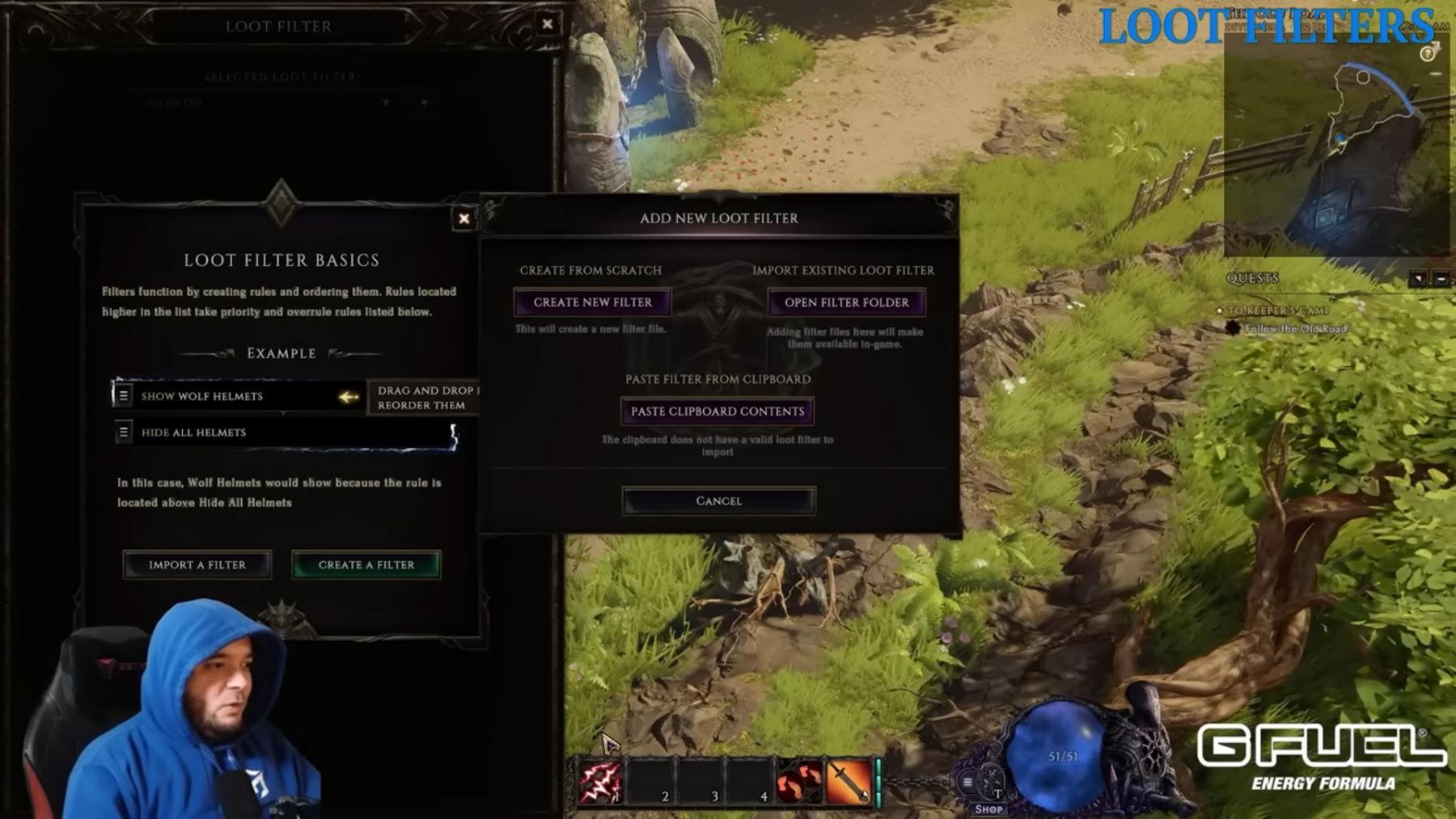
Task: Paste clipboard contents as filter
Action: point(717,412)
